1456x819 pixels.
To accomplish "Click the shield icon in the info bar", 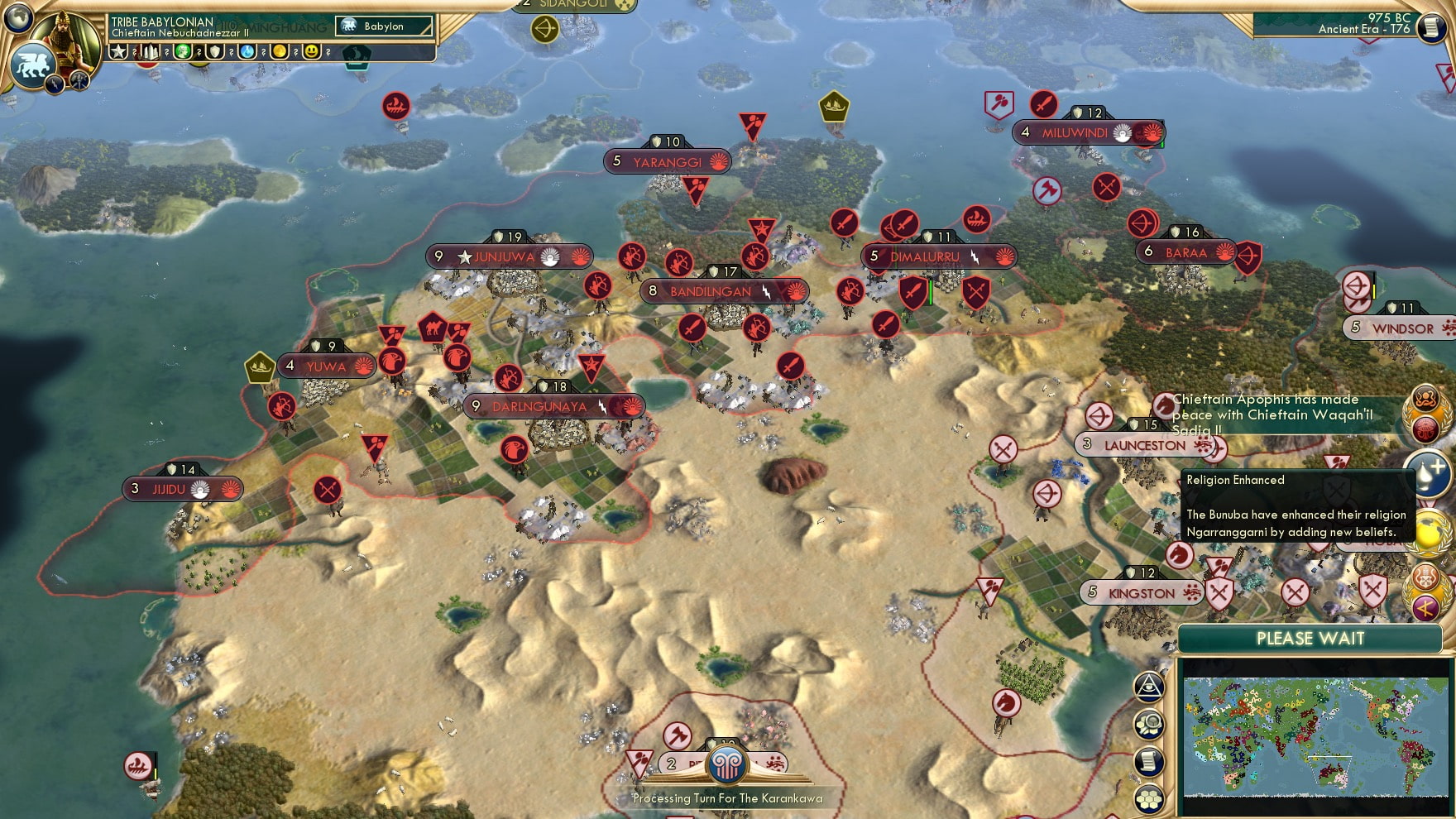I will 215,52.
